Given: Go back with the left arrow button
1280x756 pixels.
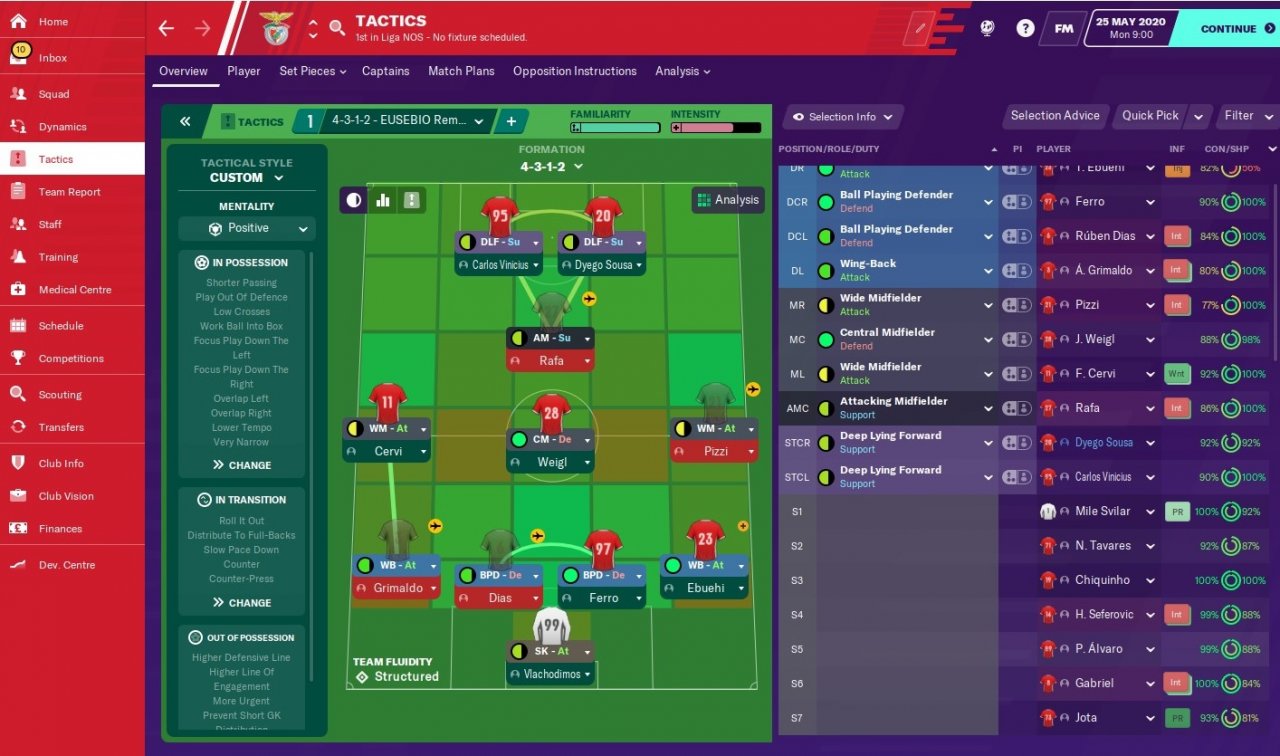Looking at the screenshot, I should [x=166, y=29].
